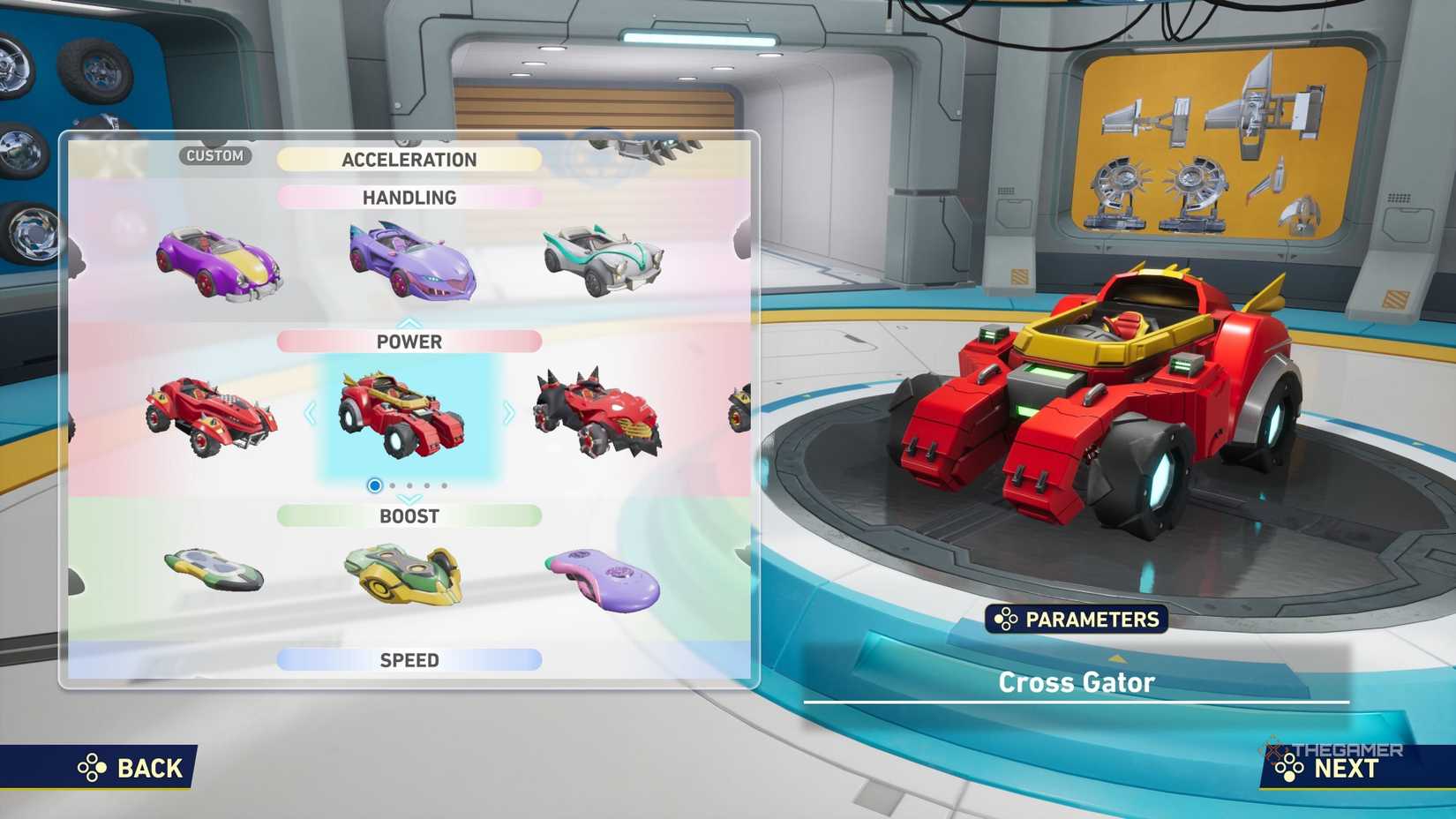Switch to the Acceleration category
The height and width of the screenshot is (819, 1456).
409,160
